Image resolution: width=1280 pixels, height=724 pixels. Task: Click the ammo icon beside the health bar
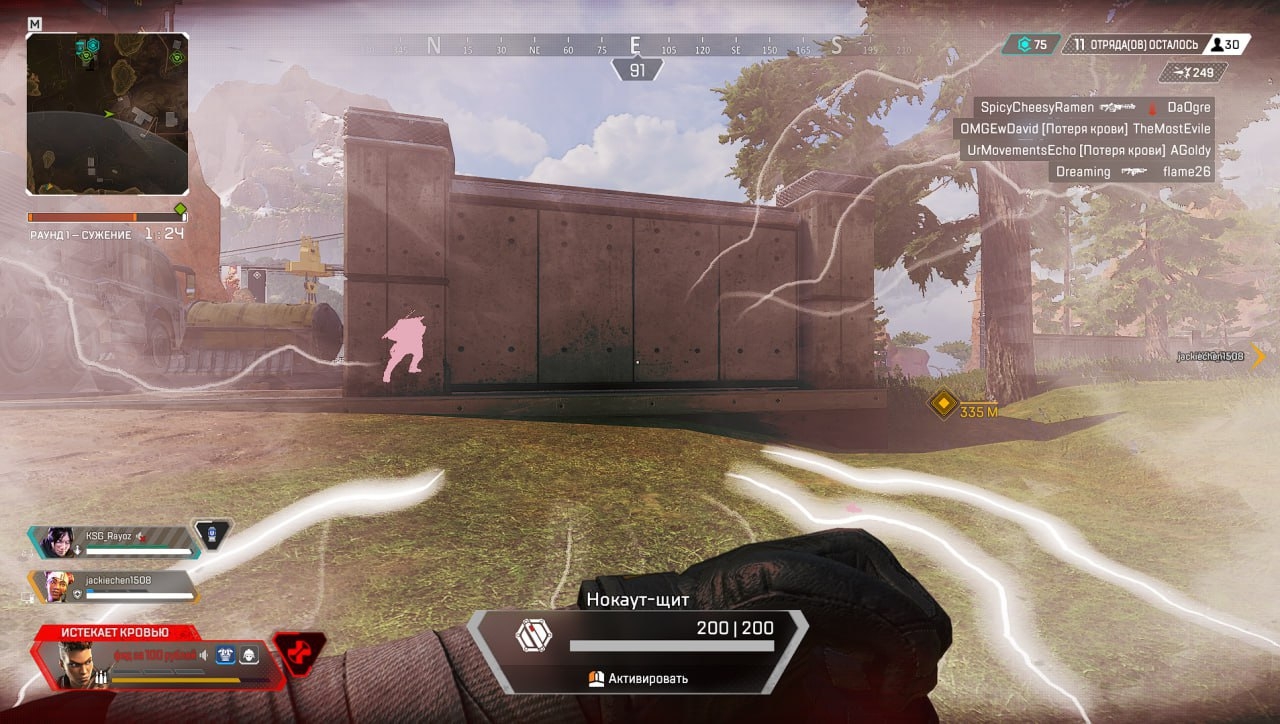tap(100, 676)
